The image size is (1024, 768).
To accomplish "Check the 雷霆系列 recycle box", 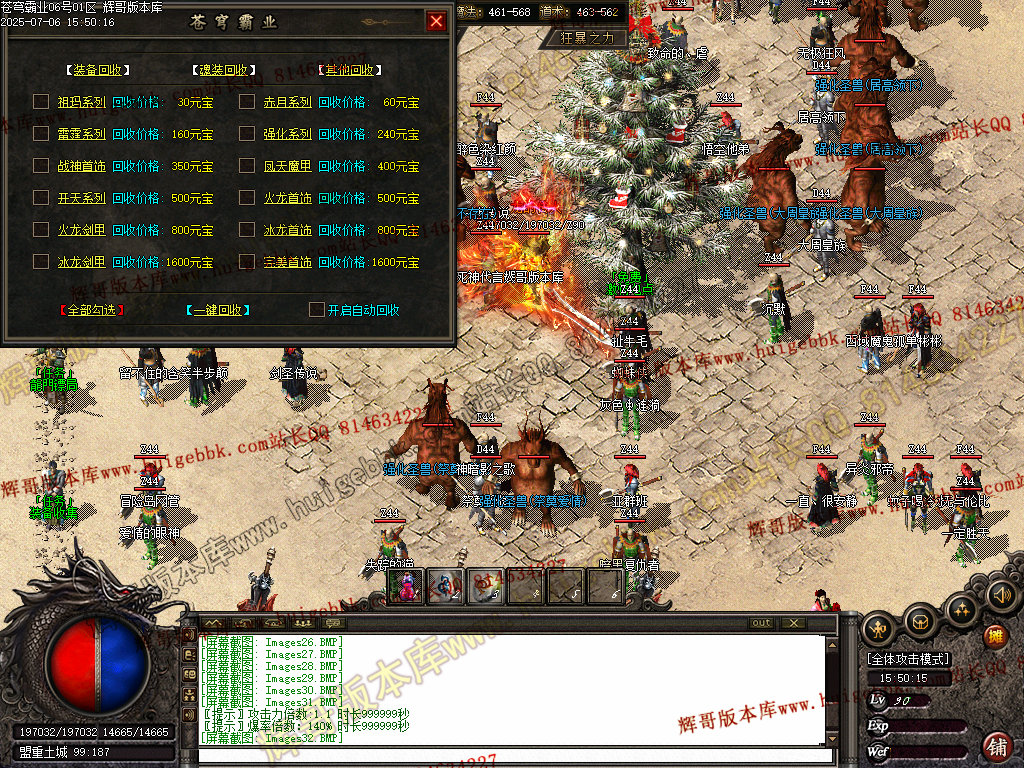I will coord(41,134).
